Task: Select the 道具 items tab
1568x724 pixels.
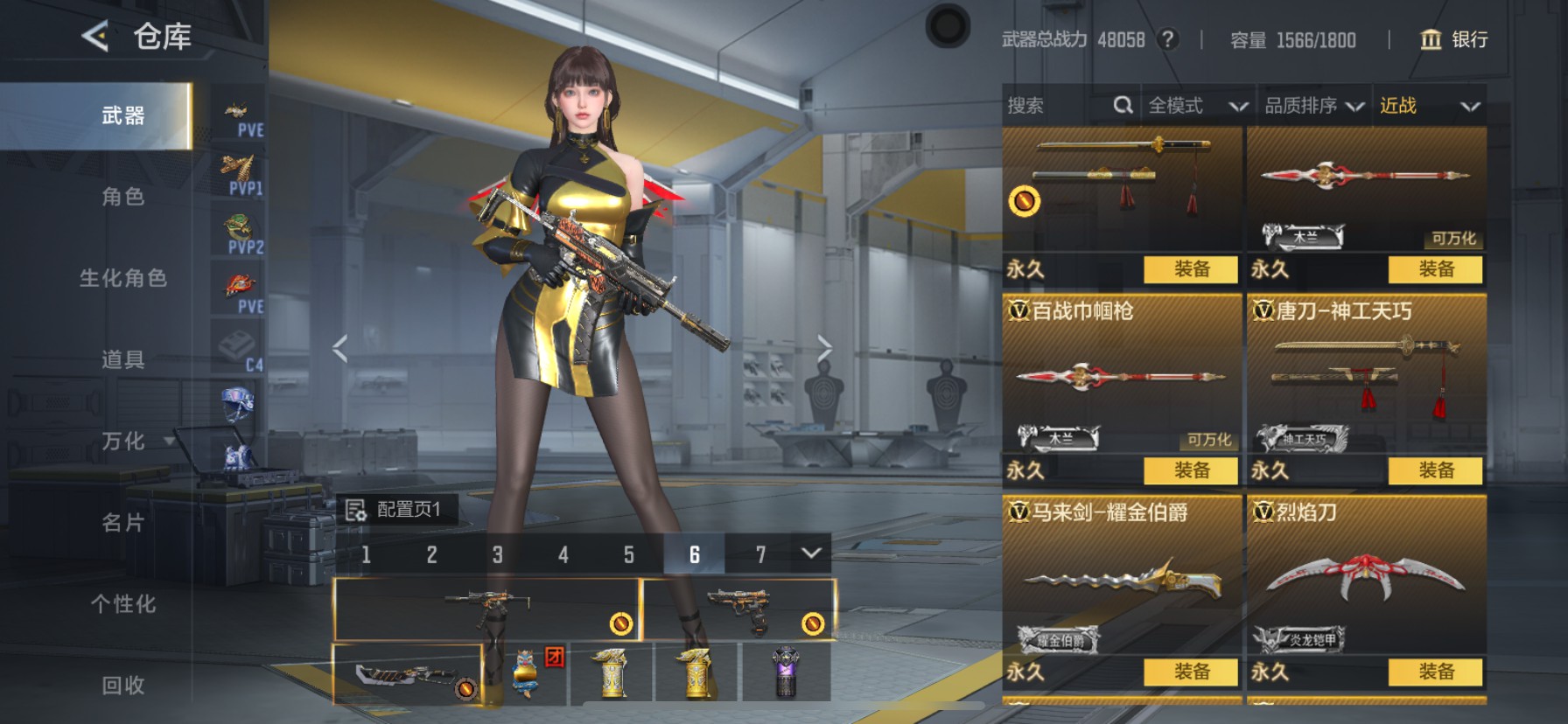Action: [122, 359]
